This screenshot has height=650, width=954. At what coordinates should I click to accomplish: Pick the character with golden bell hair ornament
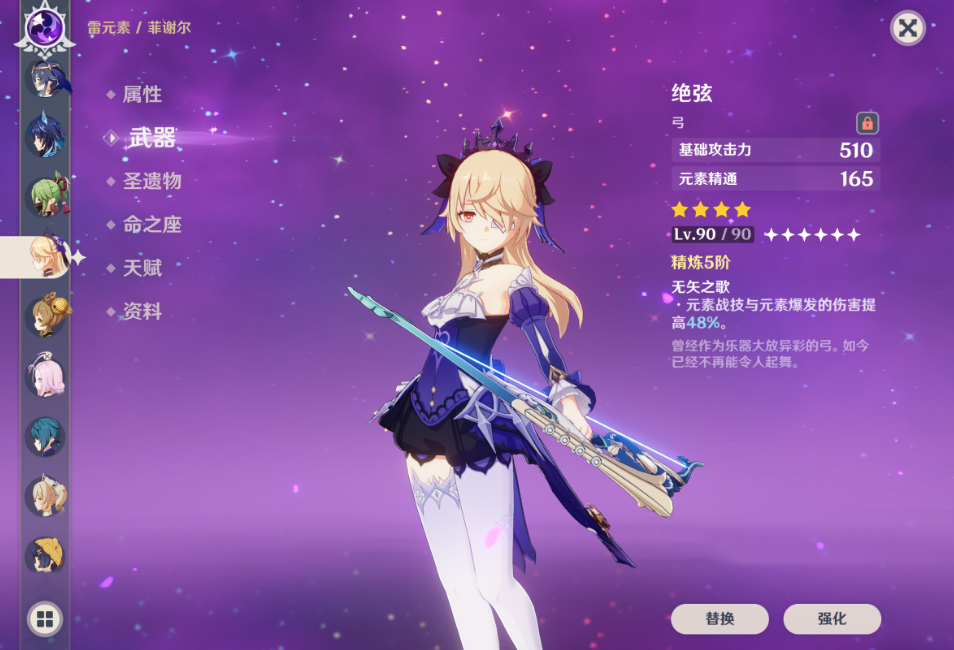[x=45, y=315]
